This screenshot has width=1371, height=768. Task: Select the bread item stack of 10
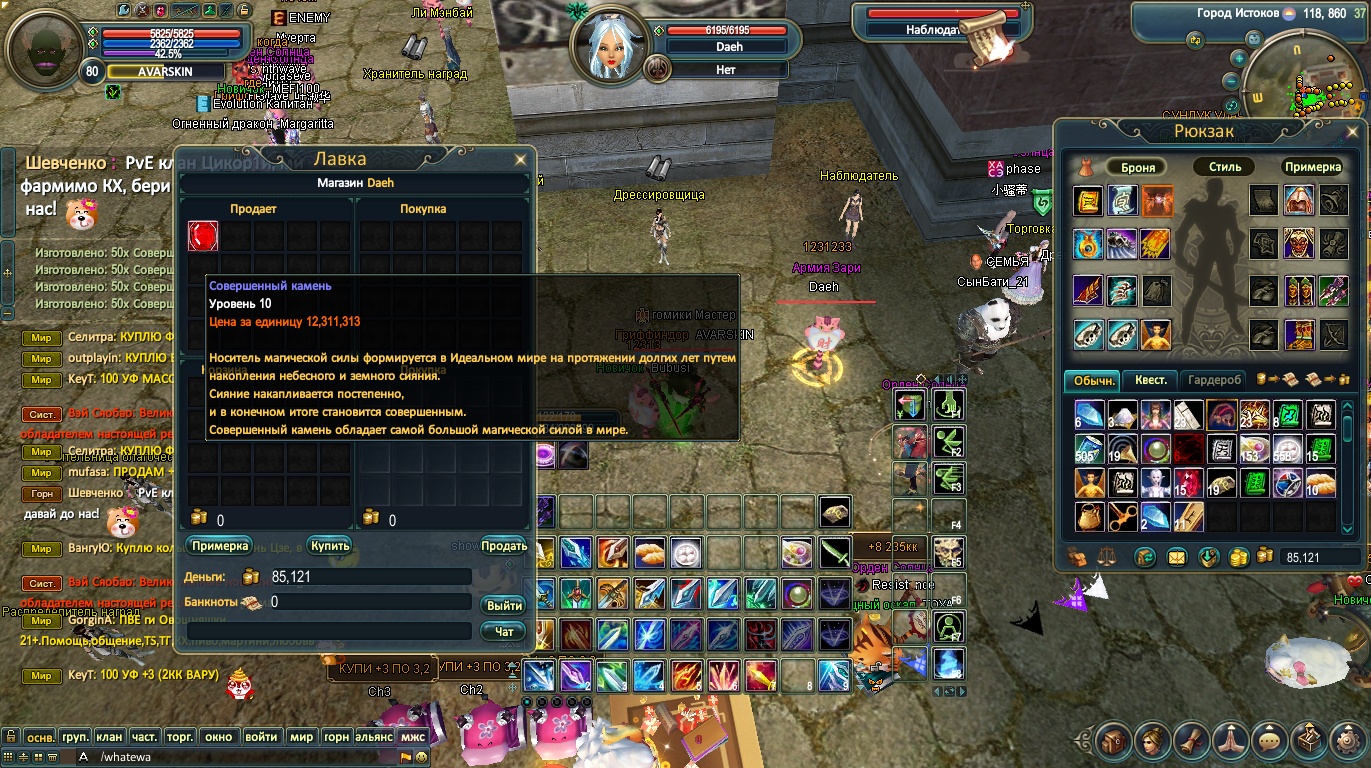(x=1321, y=484)
